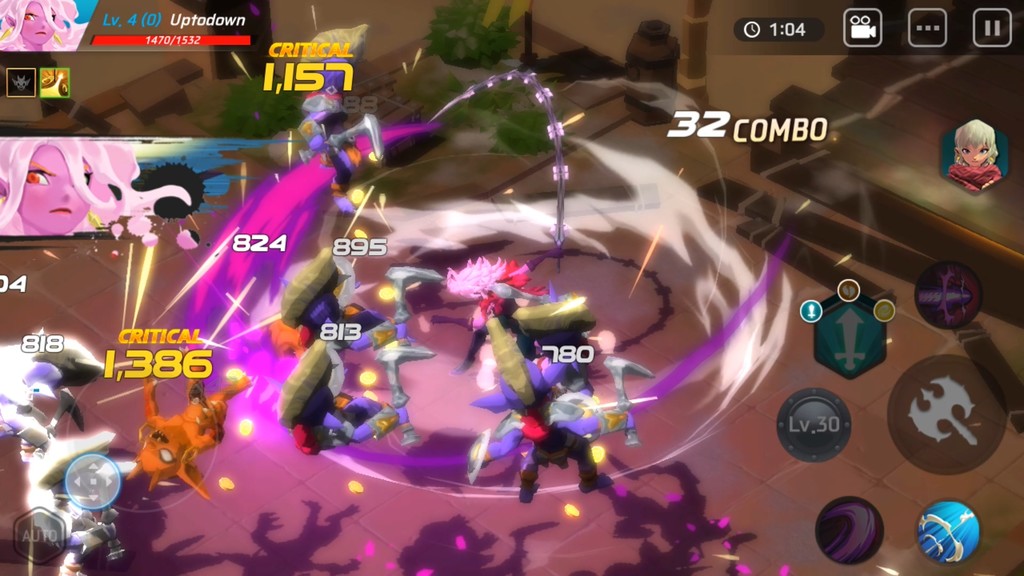This screenshot has width=1024, height=576.
Task: Tap the axe basic attack button
Action: pos(946,414)
